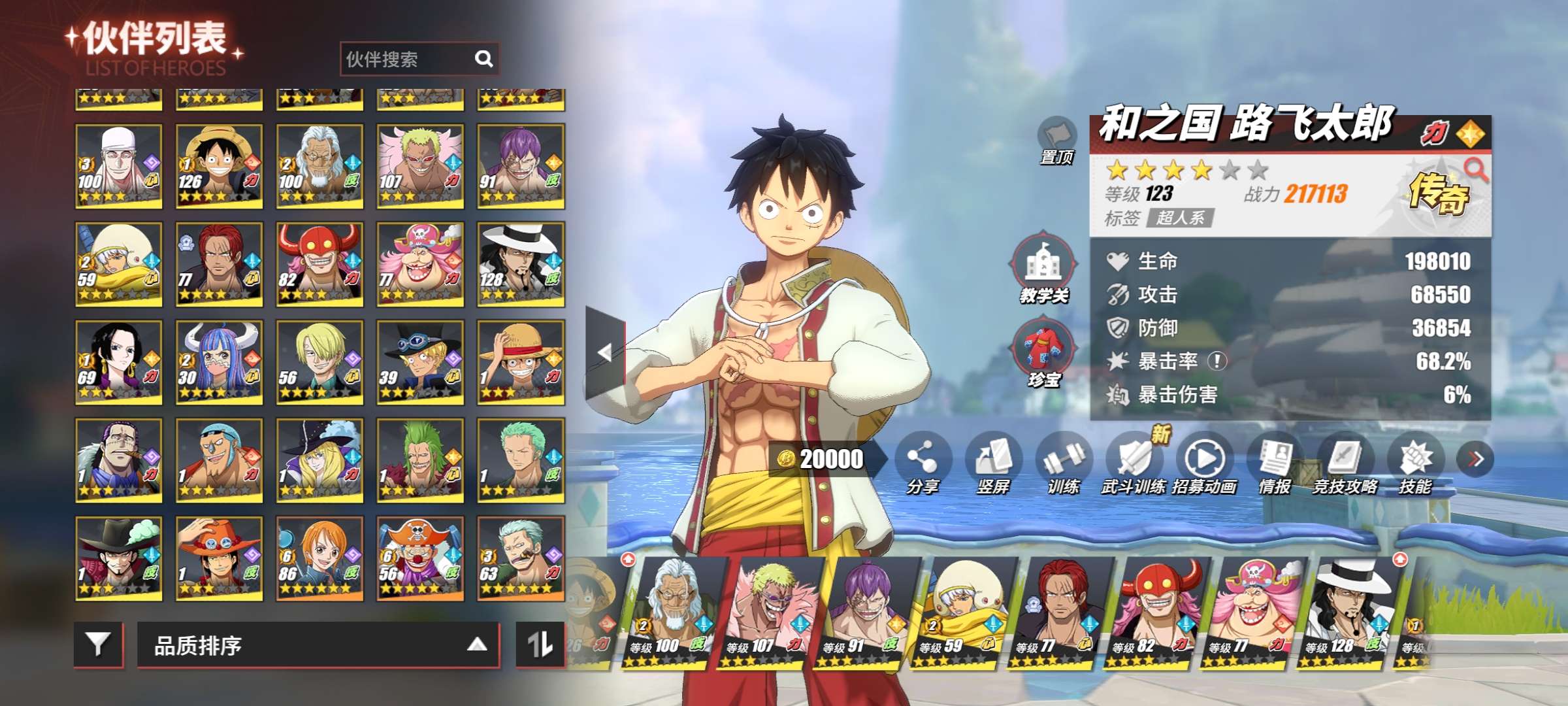
Task: Open the 训练 training menu
Action: tap(1063, 462)
